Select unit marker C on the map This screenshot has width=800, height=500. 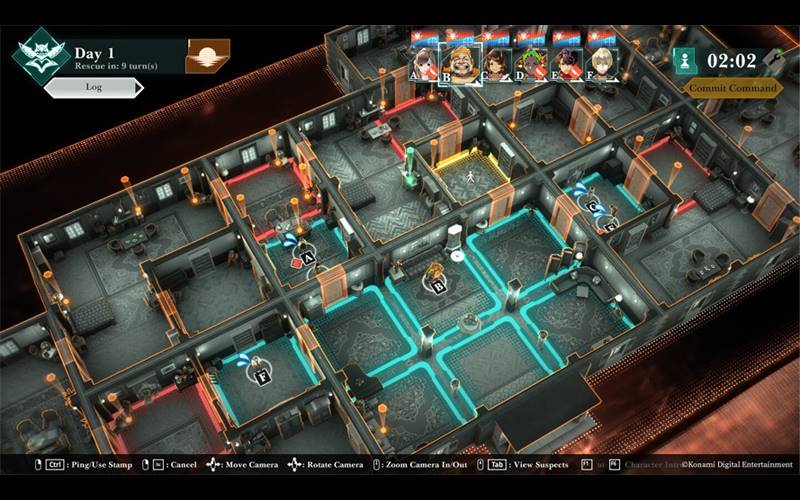(594, 208)
